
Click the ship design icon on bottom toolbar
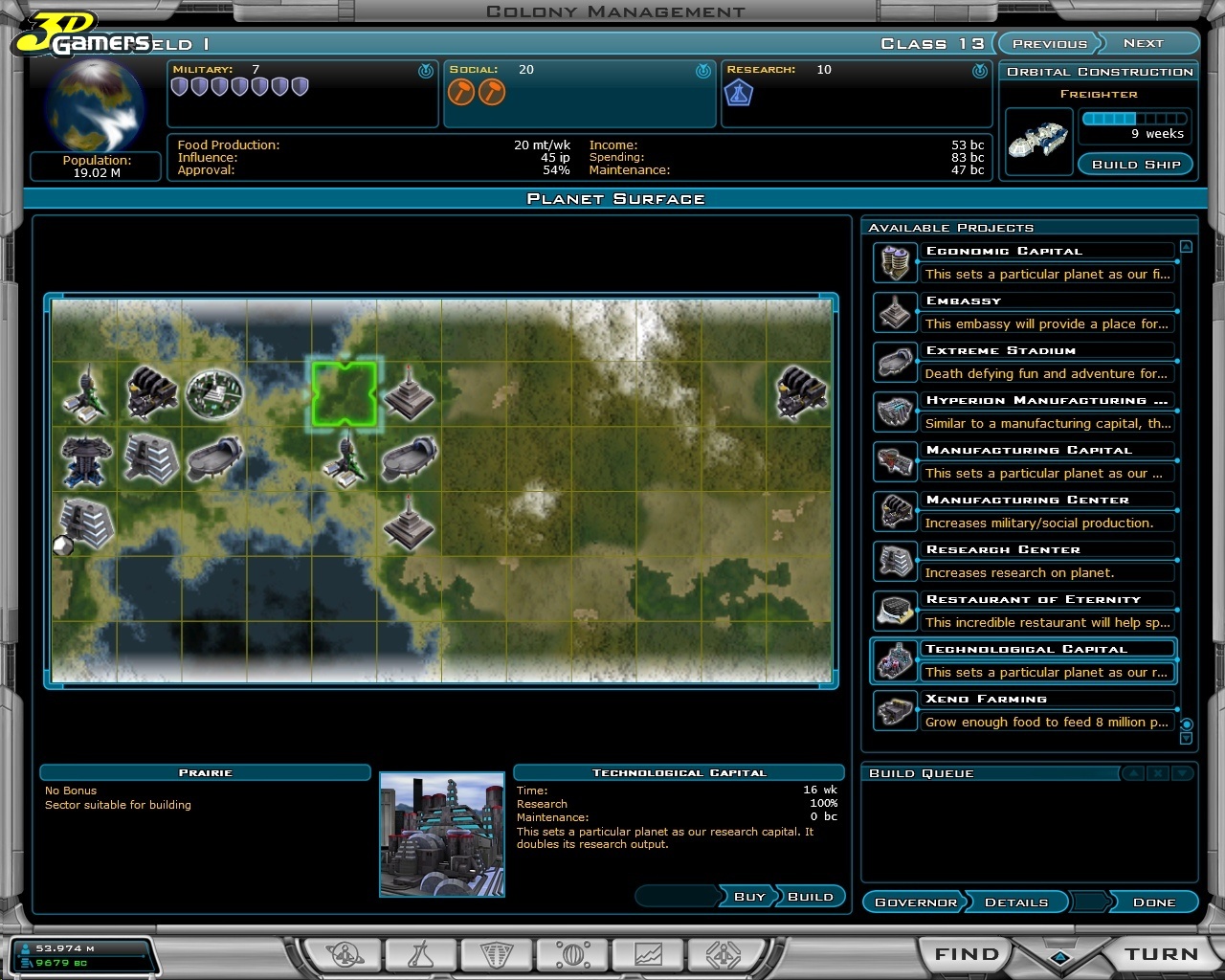pos(724,953)
